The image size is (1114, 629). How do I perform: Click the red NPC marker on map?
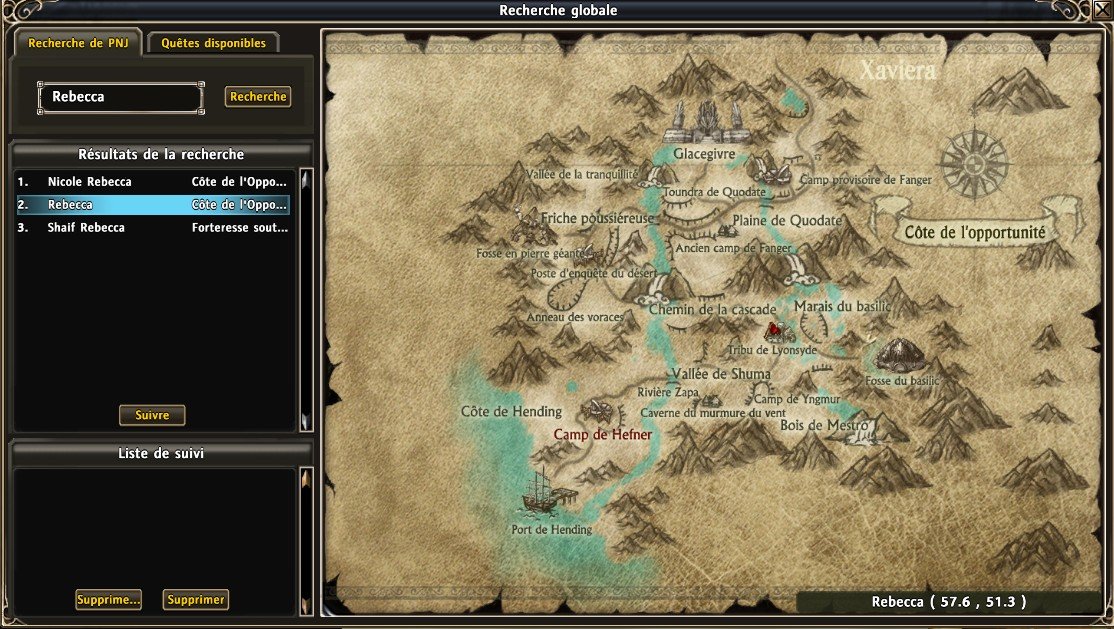[773, 328]
